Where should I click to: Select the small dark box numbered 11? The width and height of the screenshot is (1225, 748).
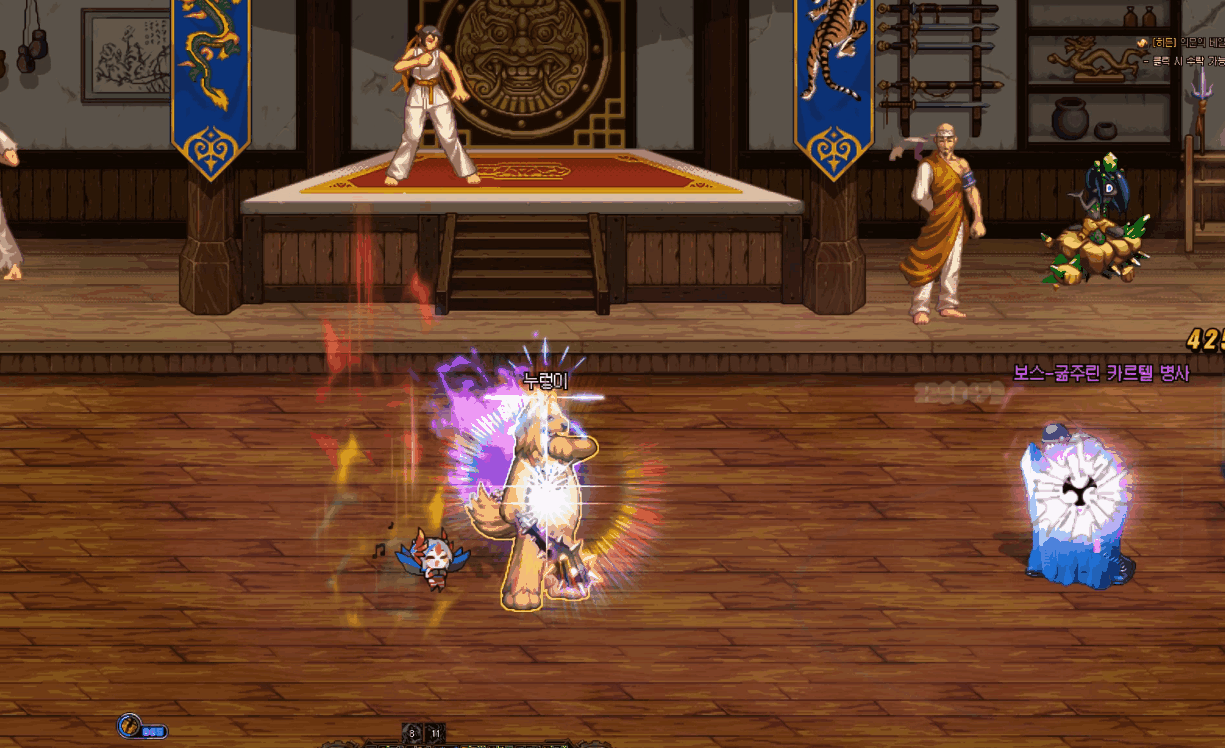435,733
